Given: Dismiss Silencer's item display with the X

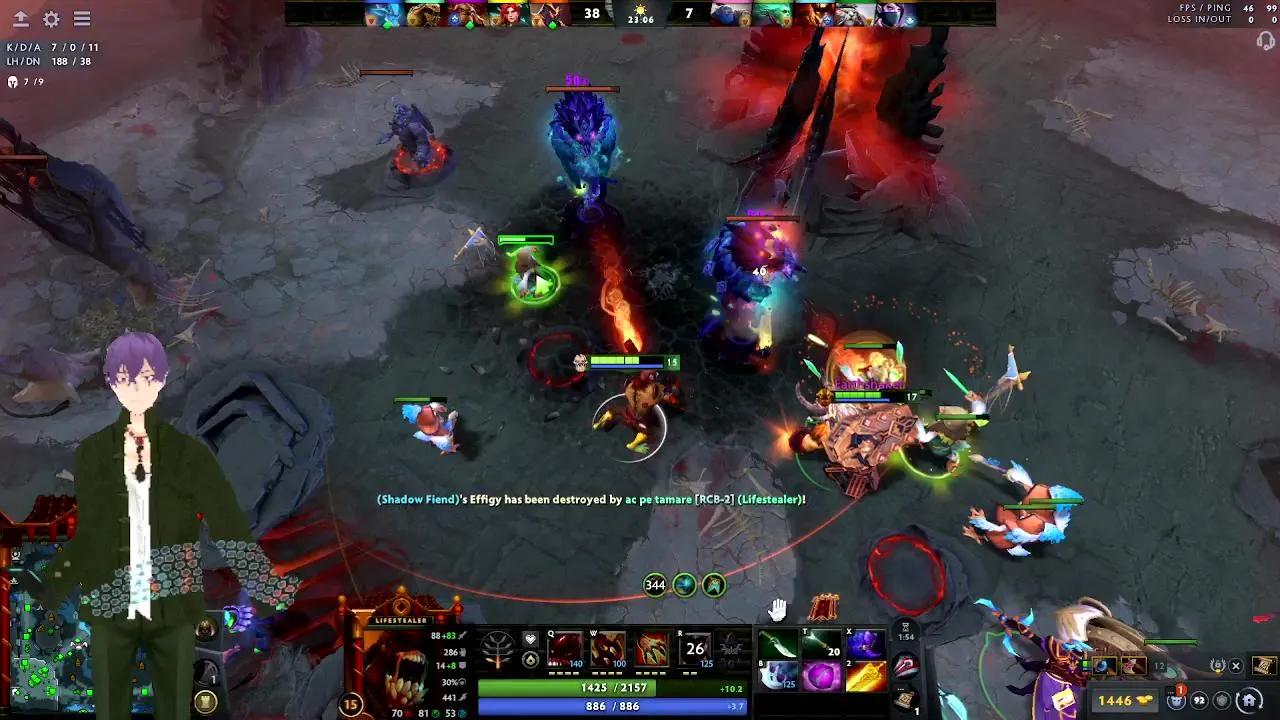Looking at the screenshot, I should (1238, 665).
